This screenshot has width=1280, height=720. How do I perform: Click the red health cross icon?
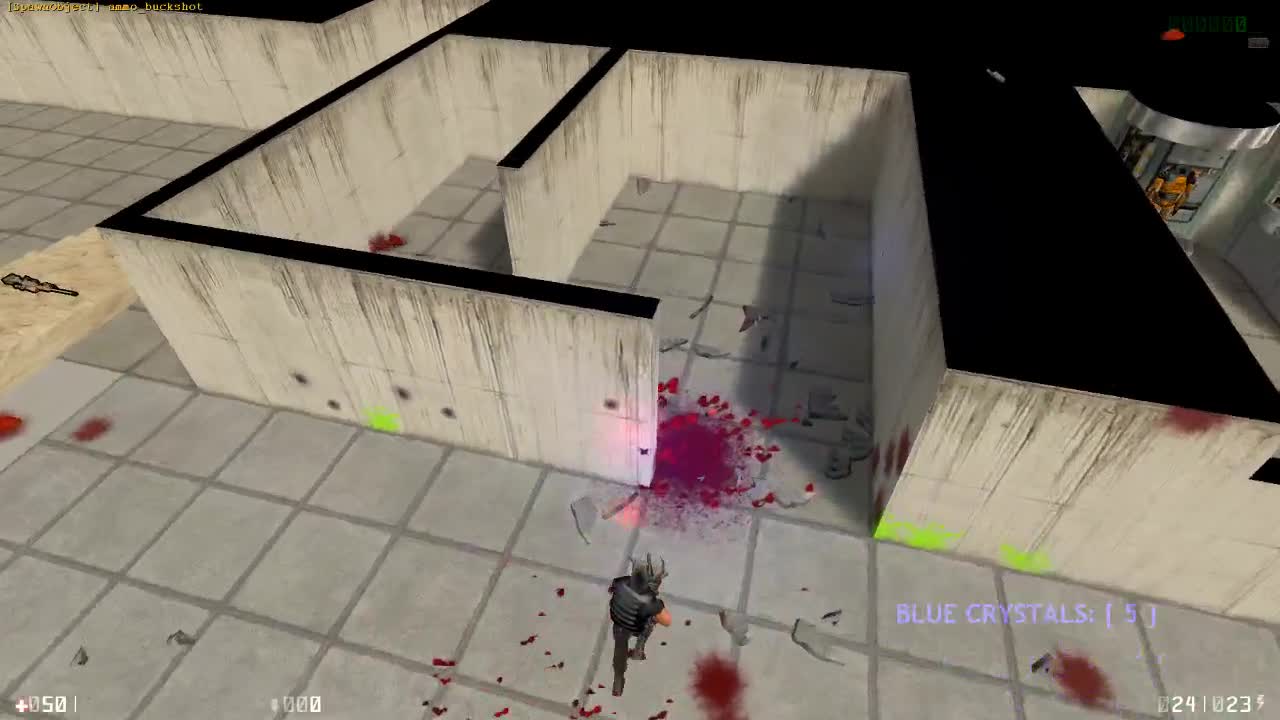(22, 703)
